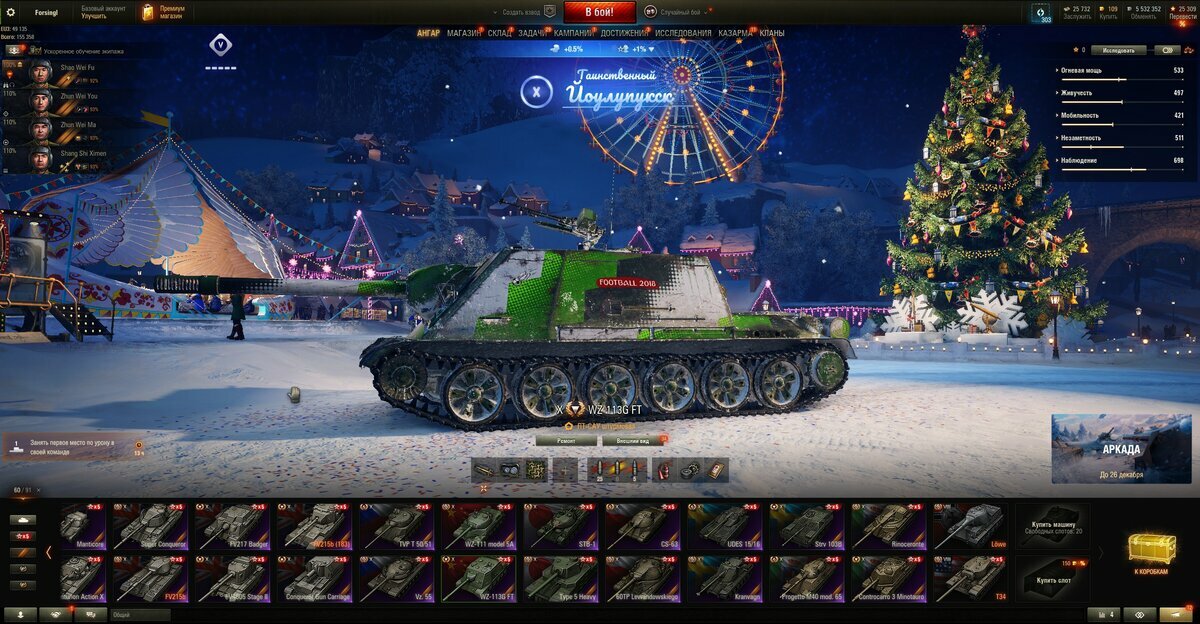Choose the Löwe tank from the carousel
This screenshot has width=1200, height=624.
pyautogui.click(x=968, y=526)
